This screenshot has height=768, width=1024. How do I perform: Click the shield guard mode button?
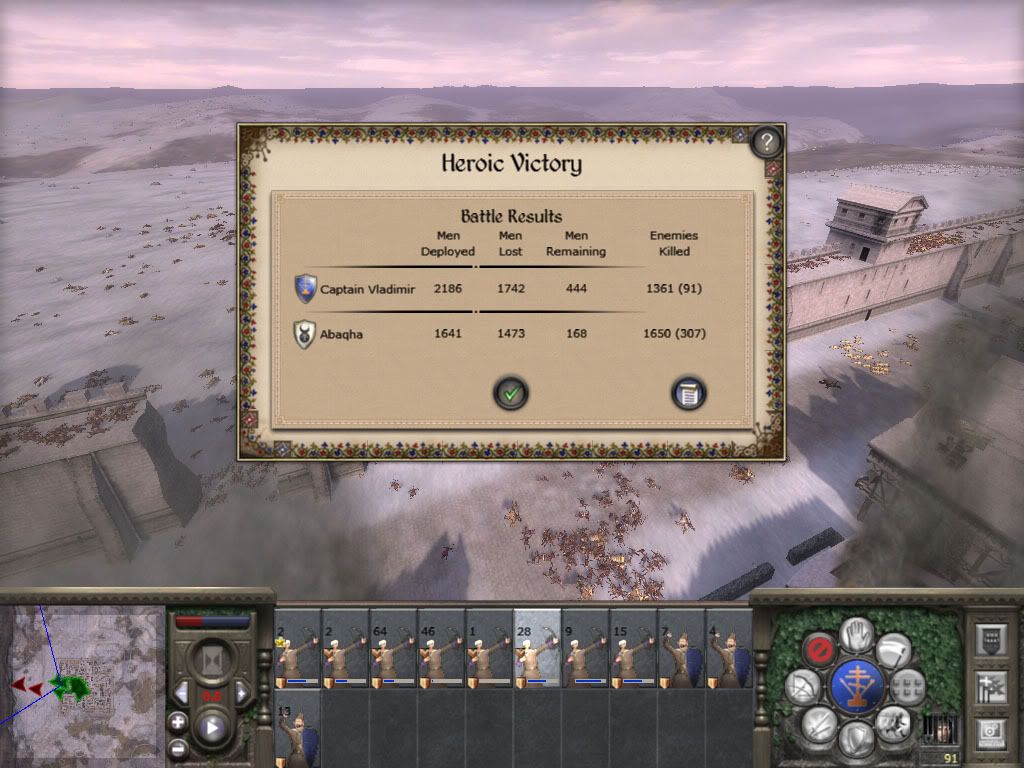857,738
